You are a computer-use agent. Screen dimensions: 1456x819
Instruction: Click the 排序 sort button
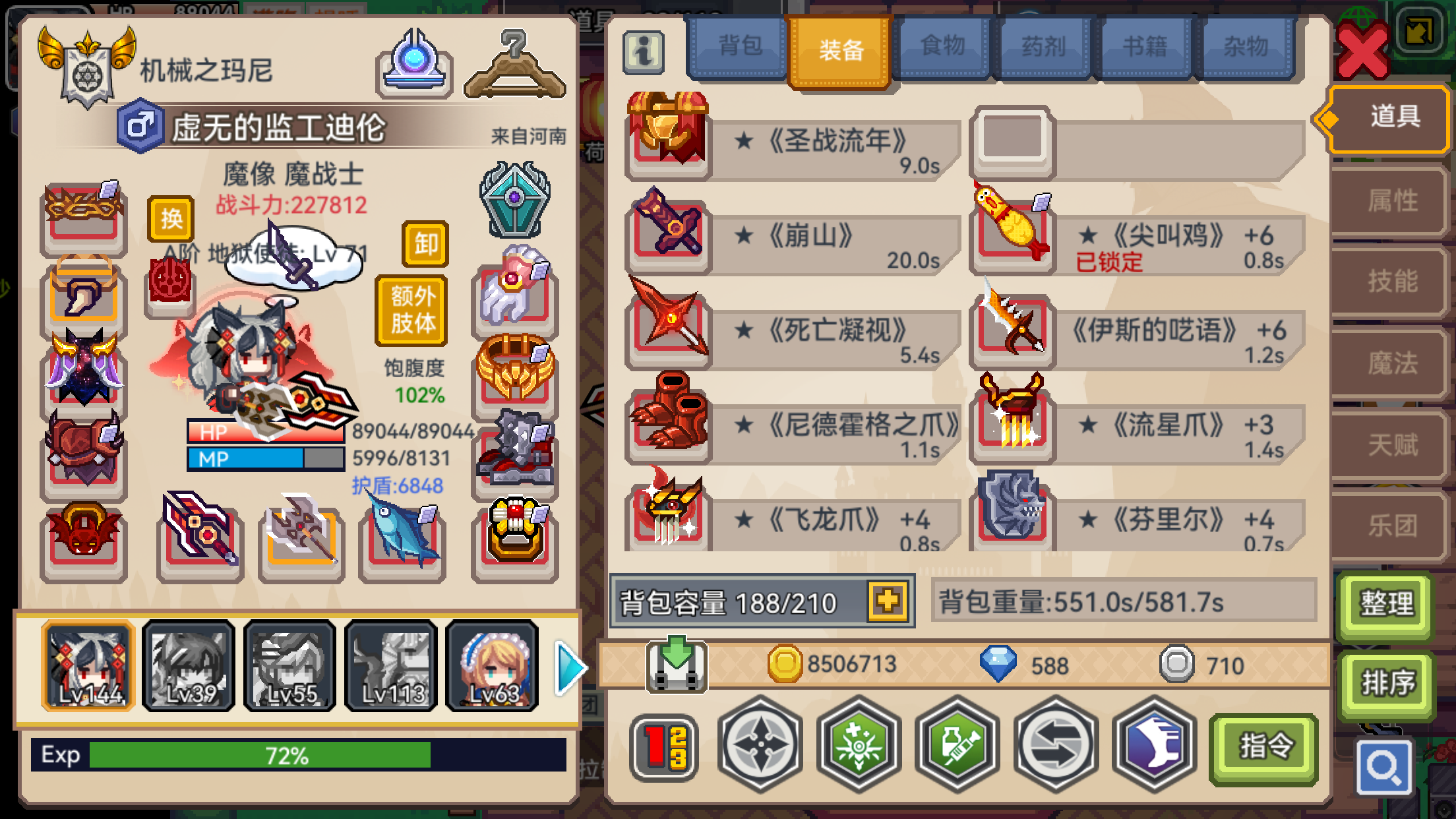point(1387,685)
